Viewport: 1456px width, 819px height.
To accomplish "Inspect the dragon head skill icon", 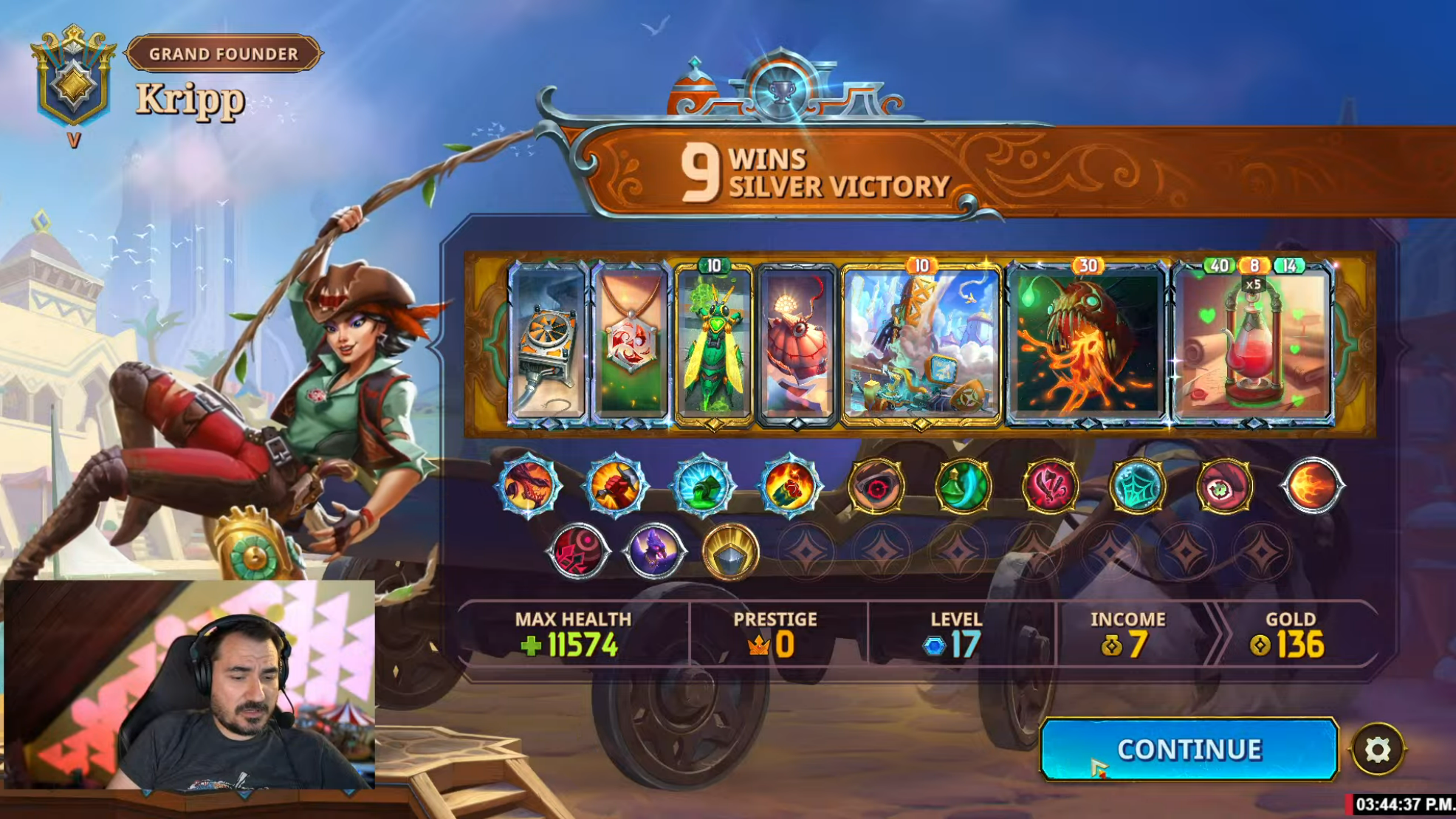I will (528, 486).
